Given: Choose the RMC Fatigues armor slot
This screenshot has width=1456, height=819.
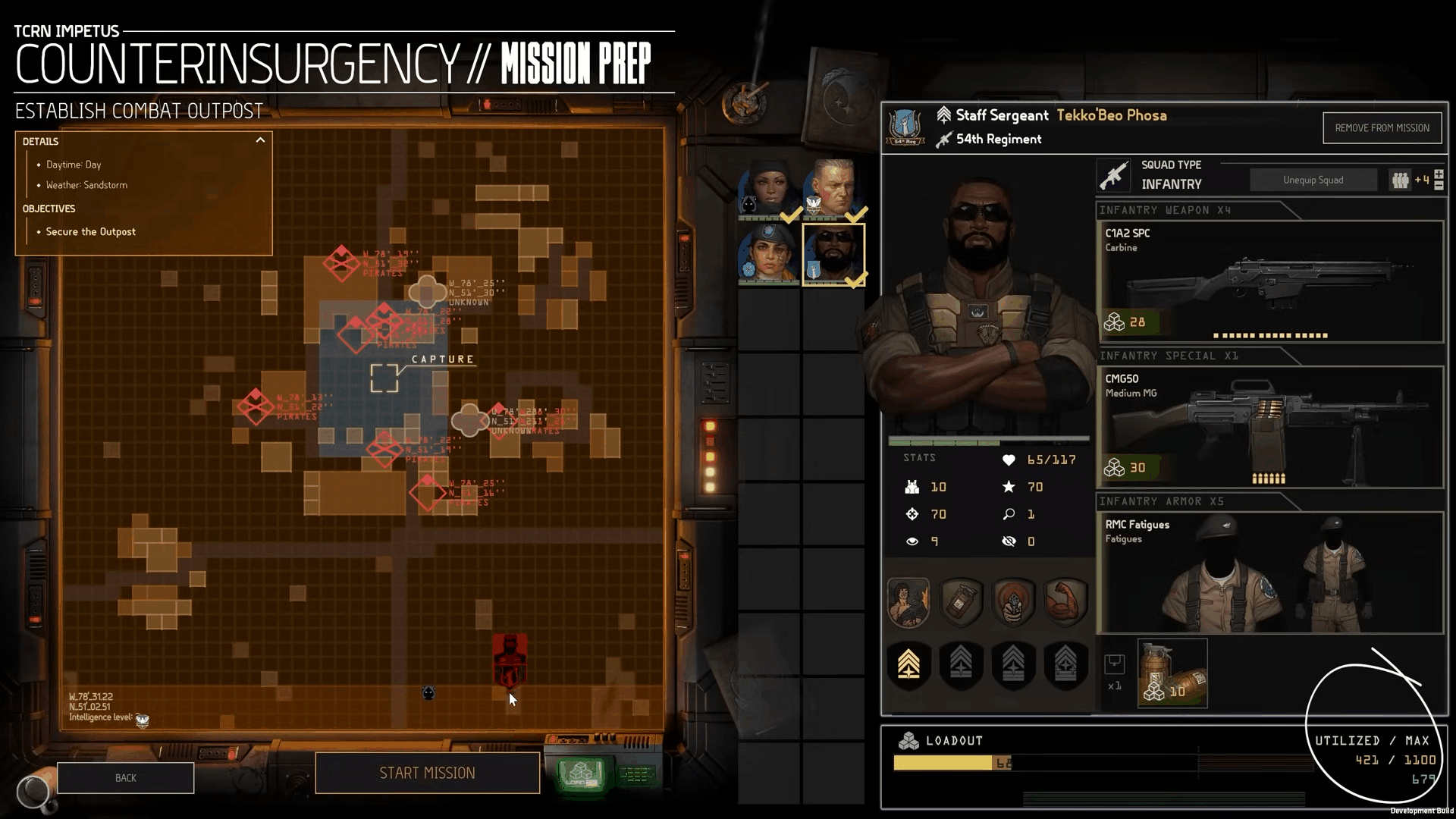Looking at the screenshot, I should (x=1270, y=573).
